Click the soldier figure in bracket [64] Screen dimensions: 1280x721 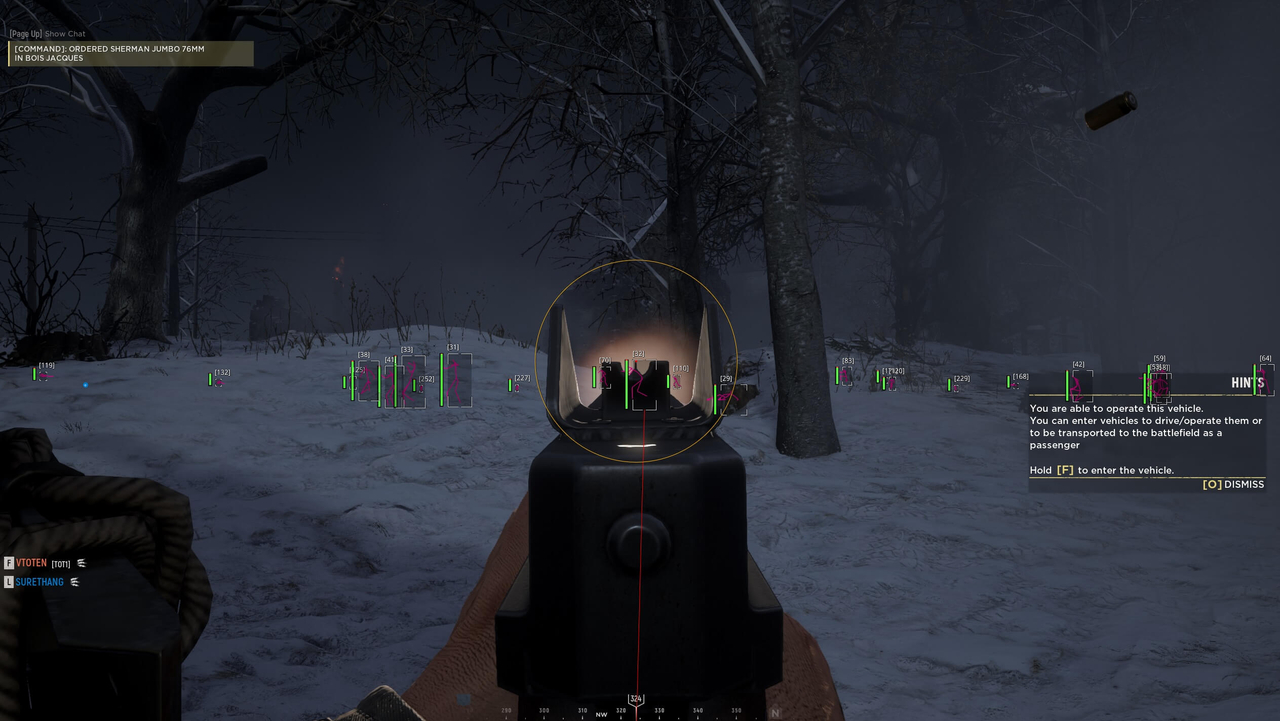[x=1262, y=381]
